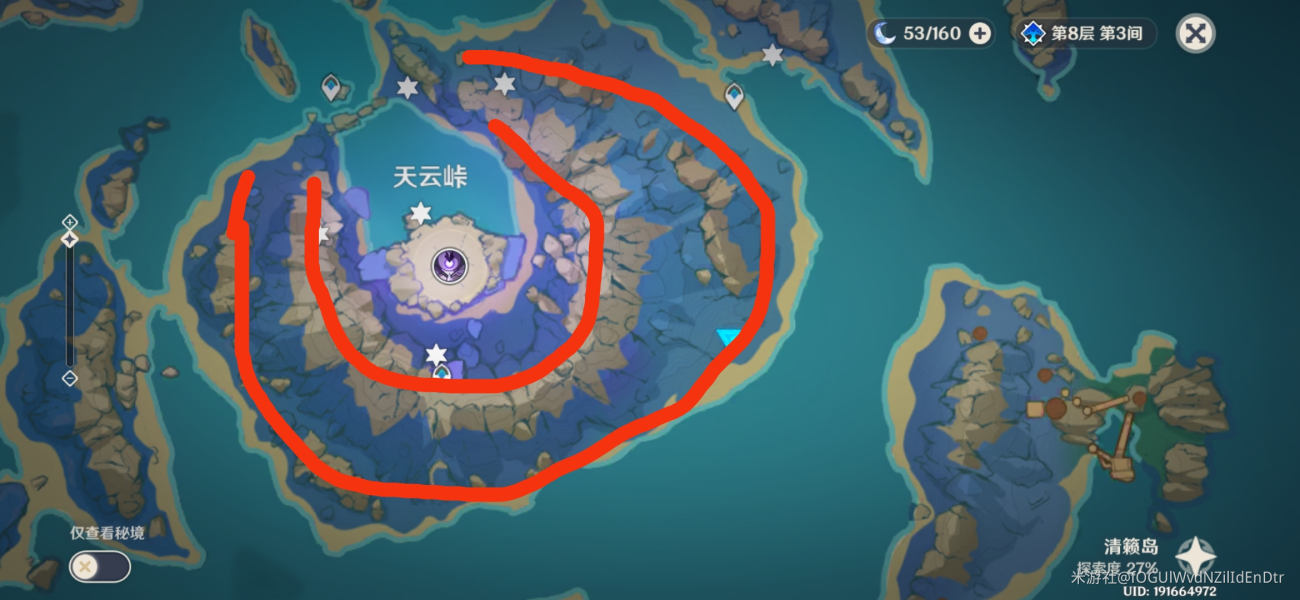The image size is (1300, 600).
Task: Zoom out with the map slider minus
Action: click(x=69, y=378)
